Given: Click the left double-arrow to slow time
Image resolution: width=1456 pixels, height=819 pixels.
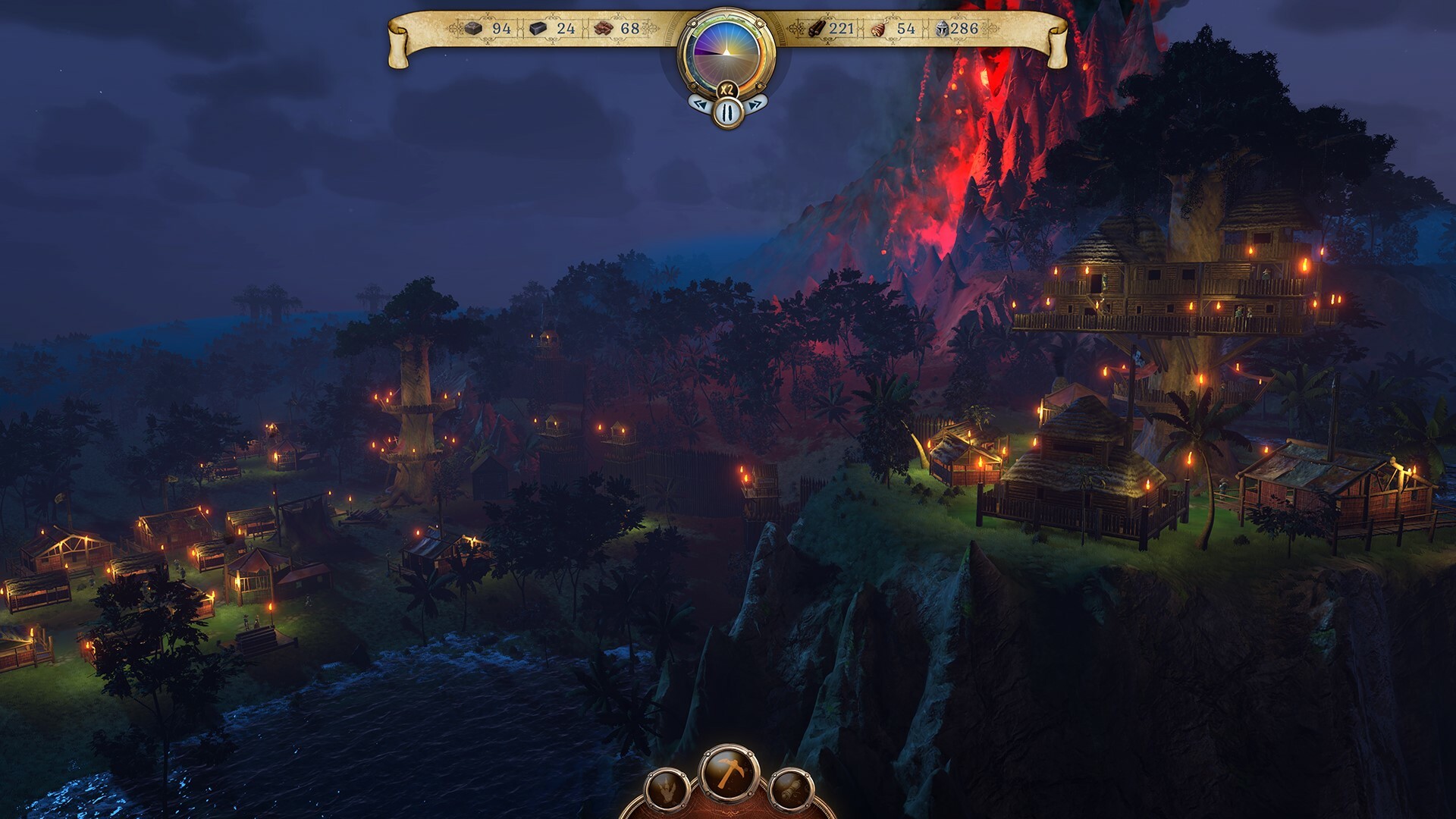Looking at the screenshot, I should point(699,103).
